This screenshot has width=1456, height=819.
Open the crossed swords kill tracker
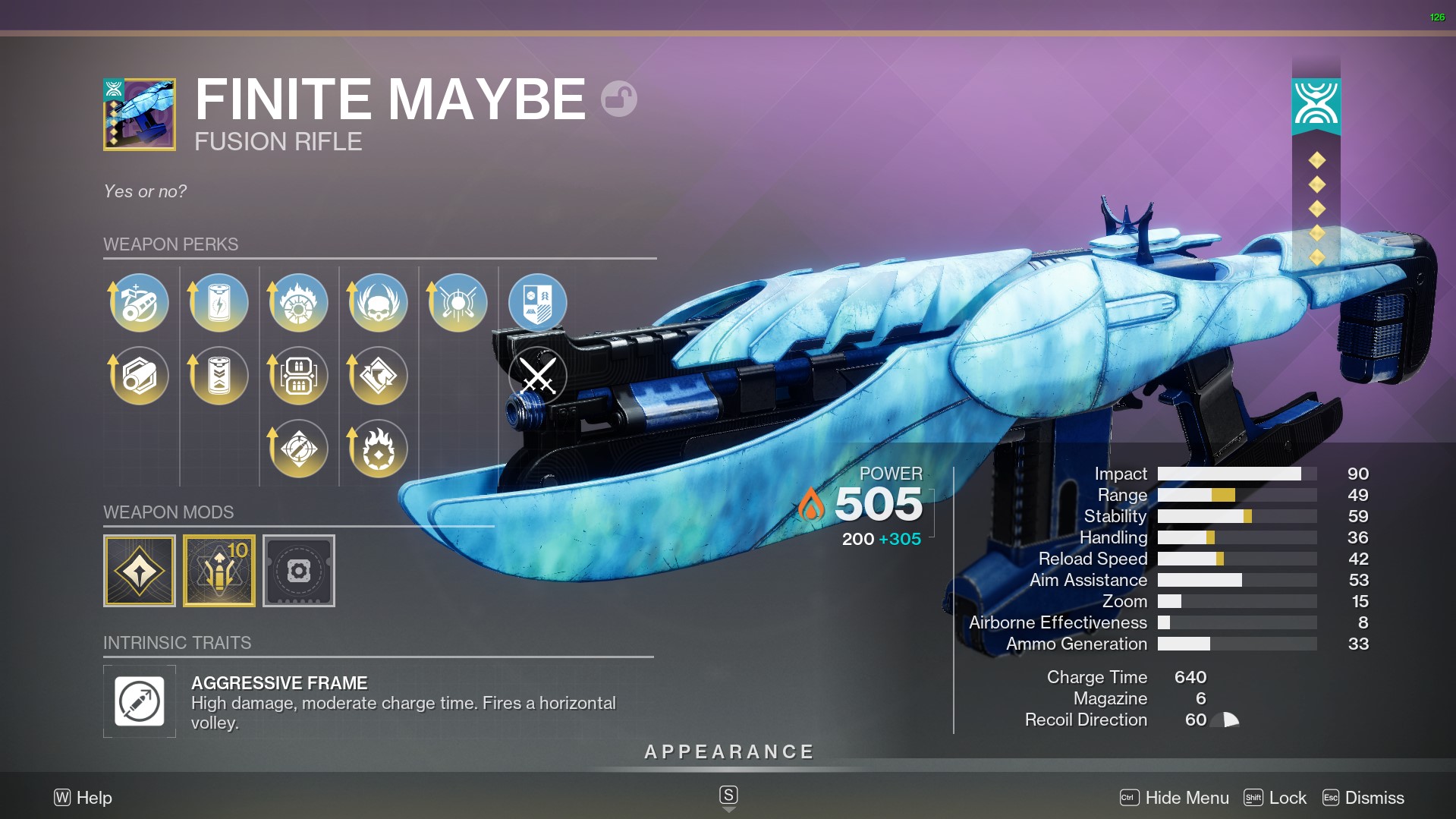coord(537,376)
